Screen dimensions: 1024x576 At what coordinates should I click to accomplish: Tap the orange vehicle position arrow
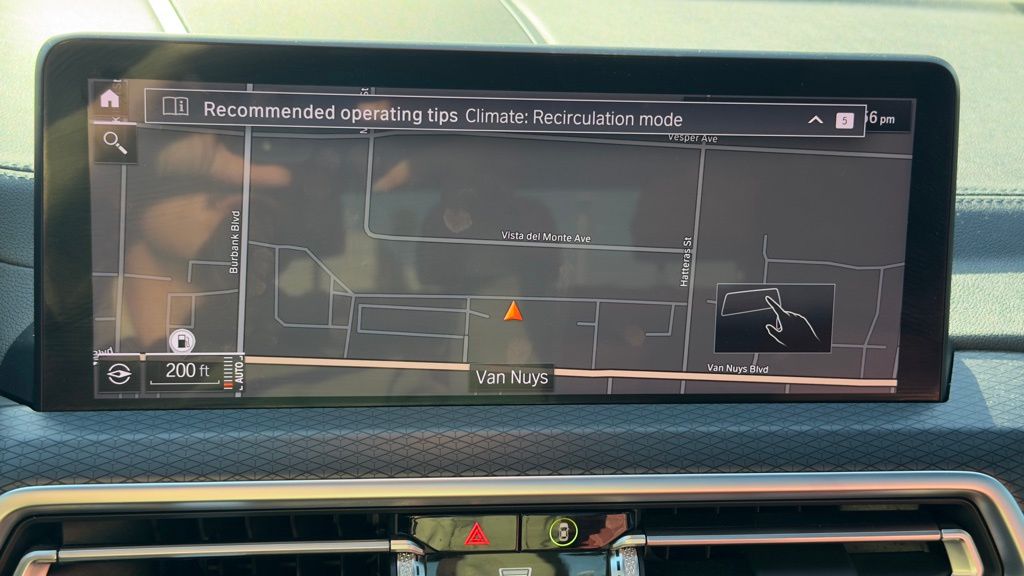[x=513, y=311]
